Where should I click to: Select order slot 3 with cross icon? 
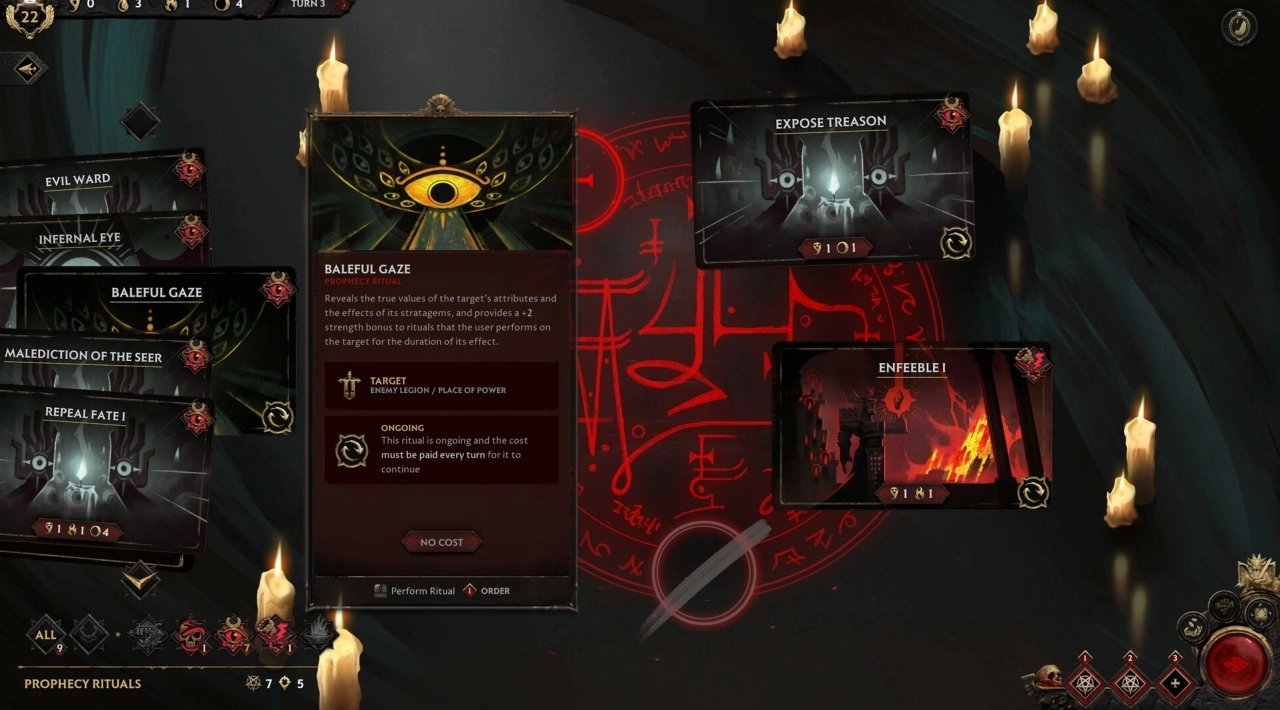coord(1175,684)
